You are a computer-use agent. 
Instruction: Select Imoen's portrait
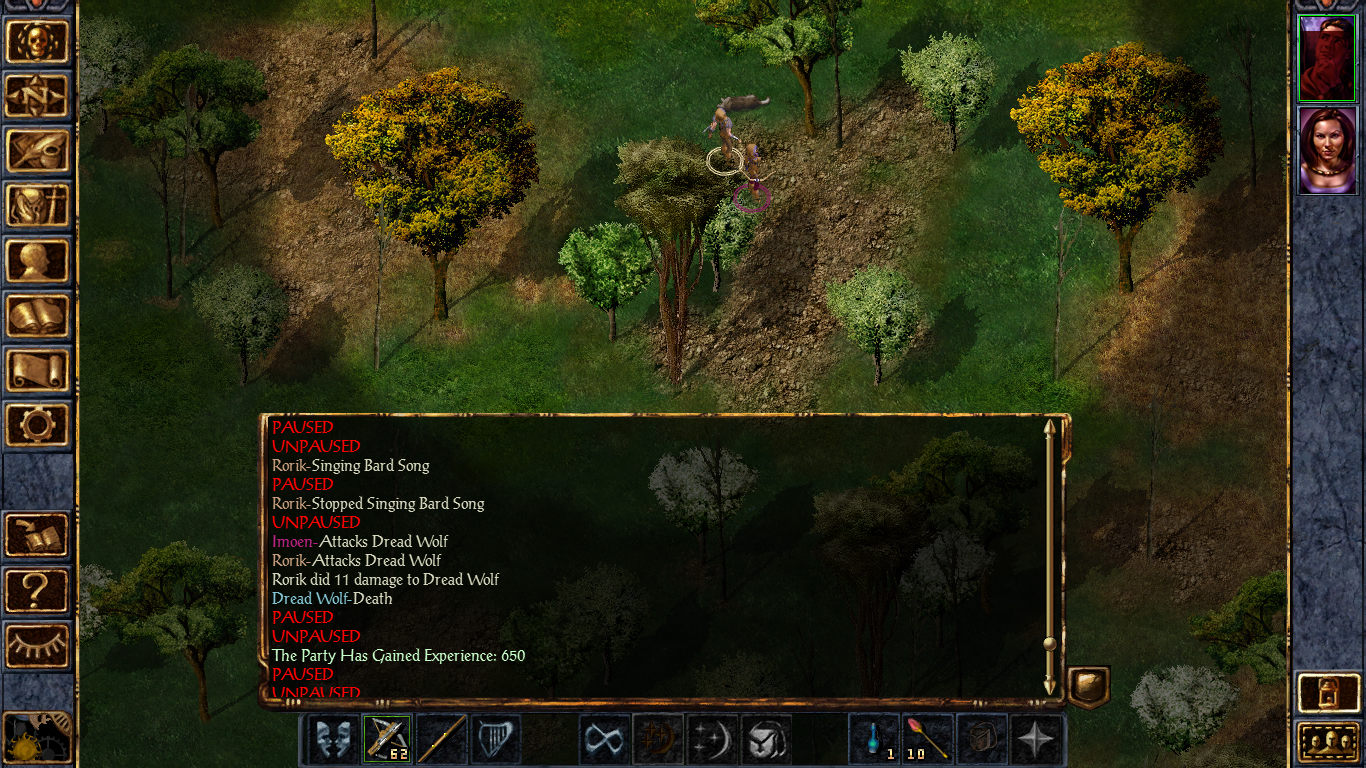pos(1326,150)
